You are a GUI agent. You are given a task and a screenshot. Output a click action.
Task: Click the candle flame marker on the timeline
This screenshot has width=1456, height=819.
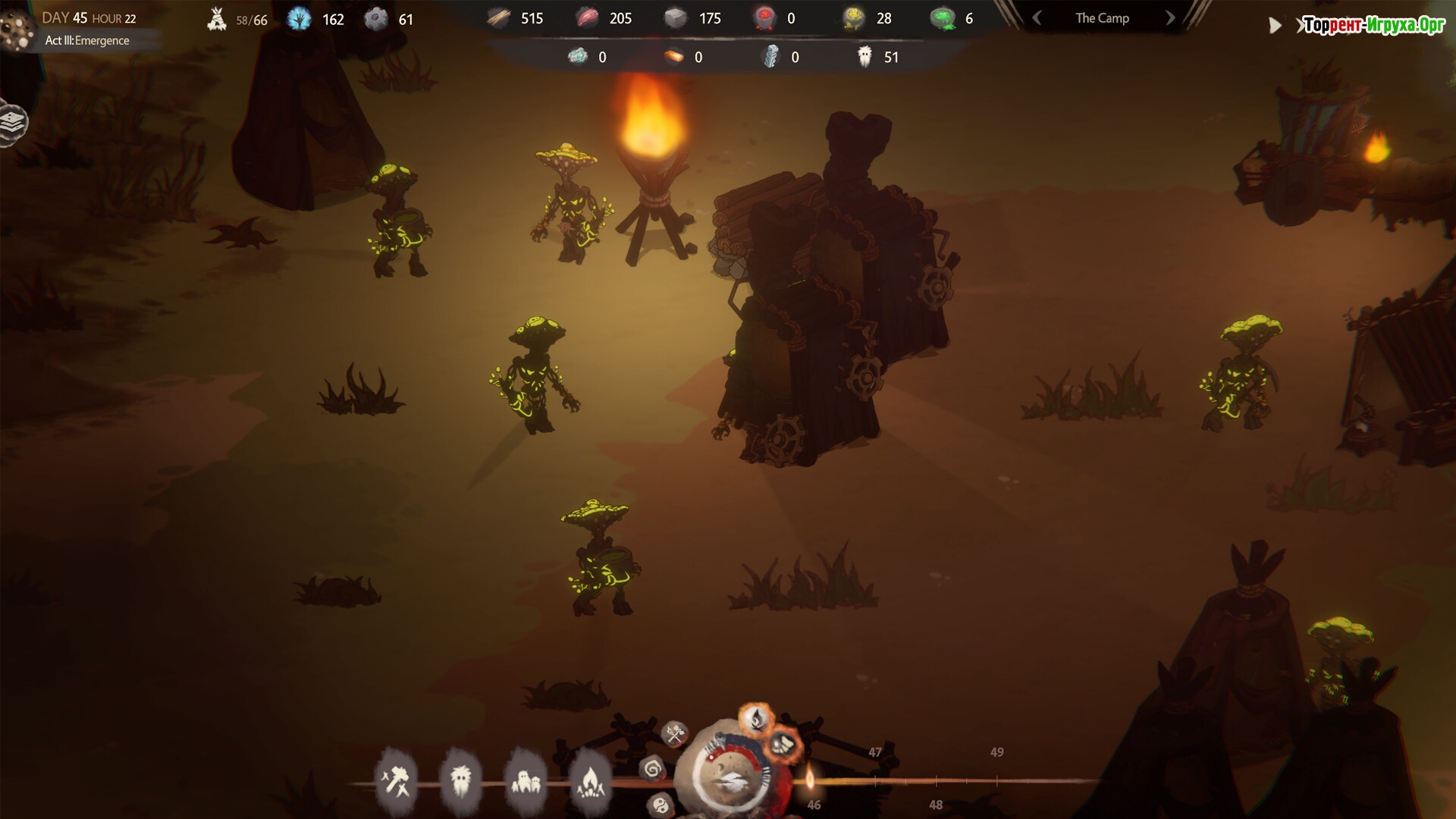point(810,777)
